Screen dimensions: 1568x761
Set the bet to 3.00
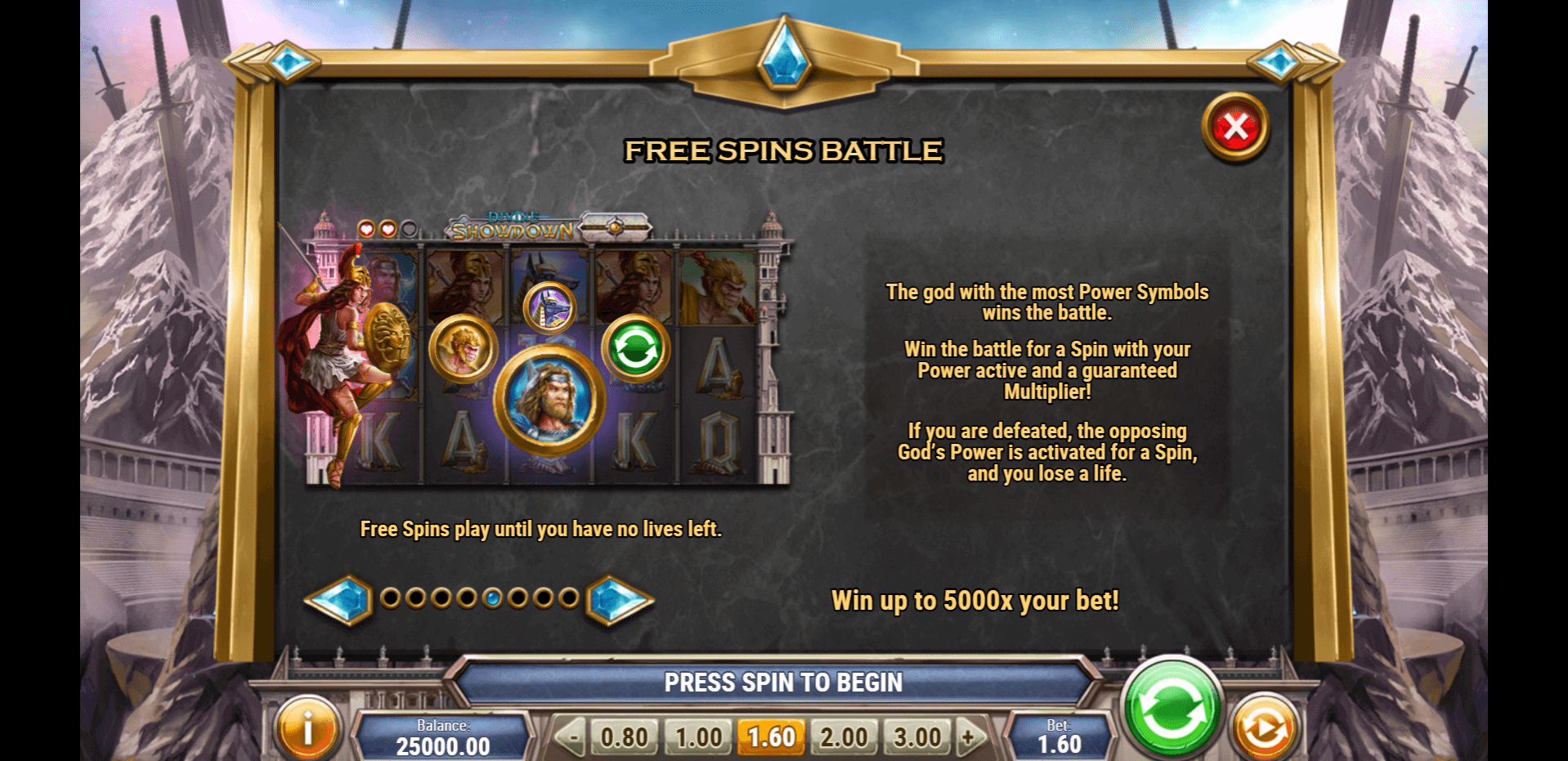click(917, 737)
